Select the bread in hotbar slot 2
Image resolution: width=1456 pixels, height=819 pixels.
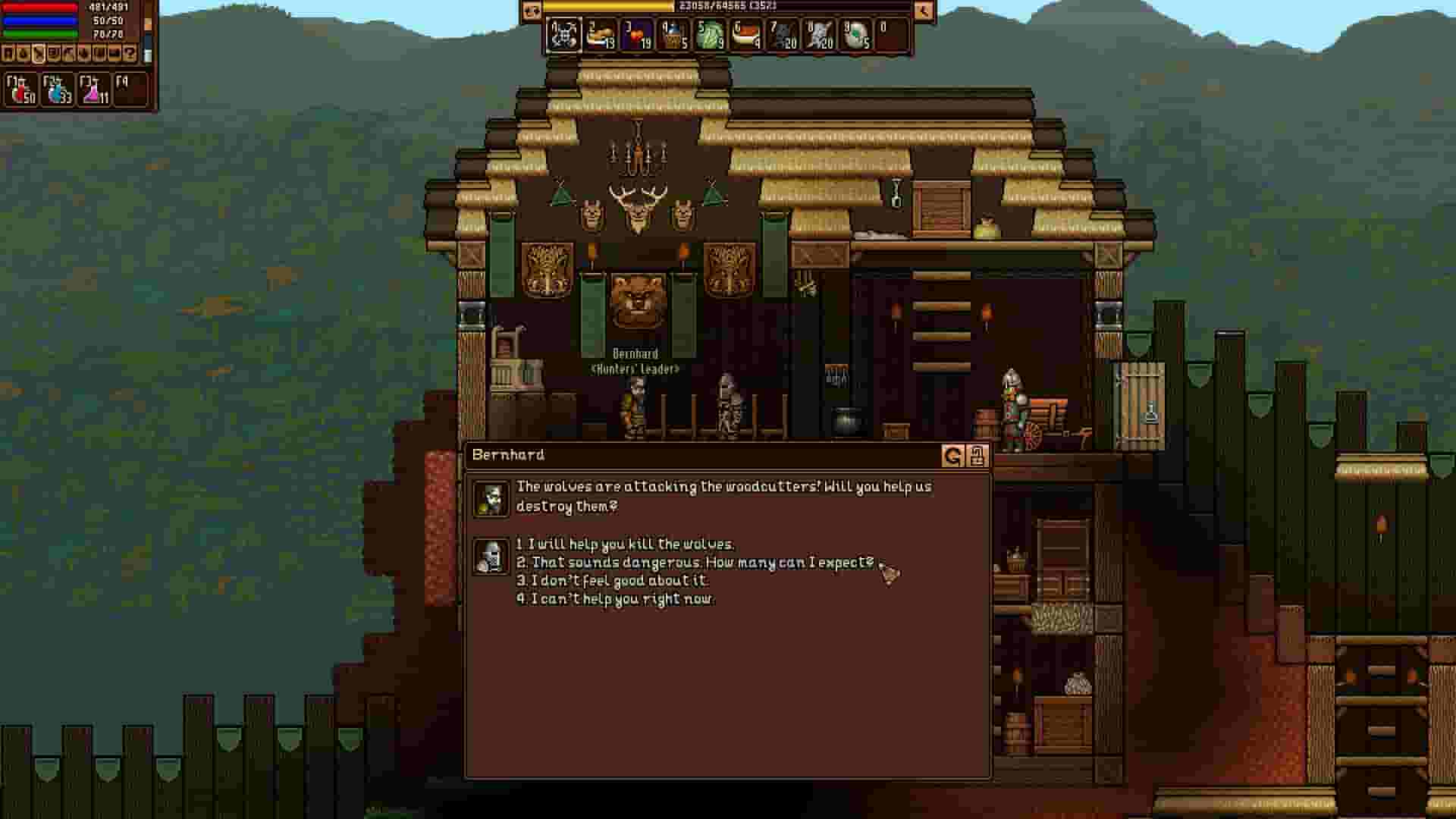point(601,36)
